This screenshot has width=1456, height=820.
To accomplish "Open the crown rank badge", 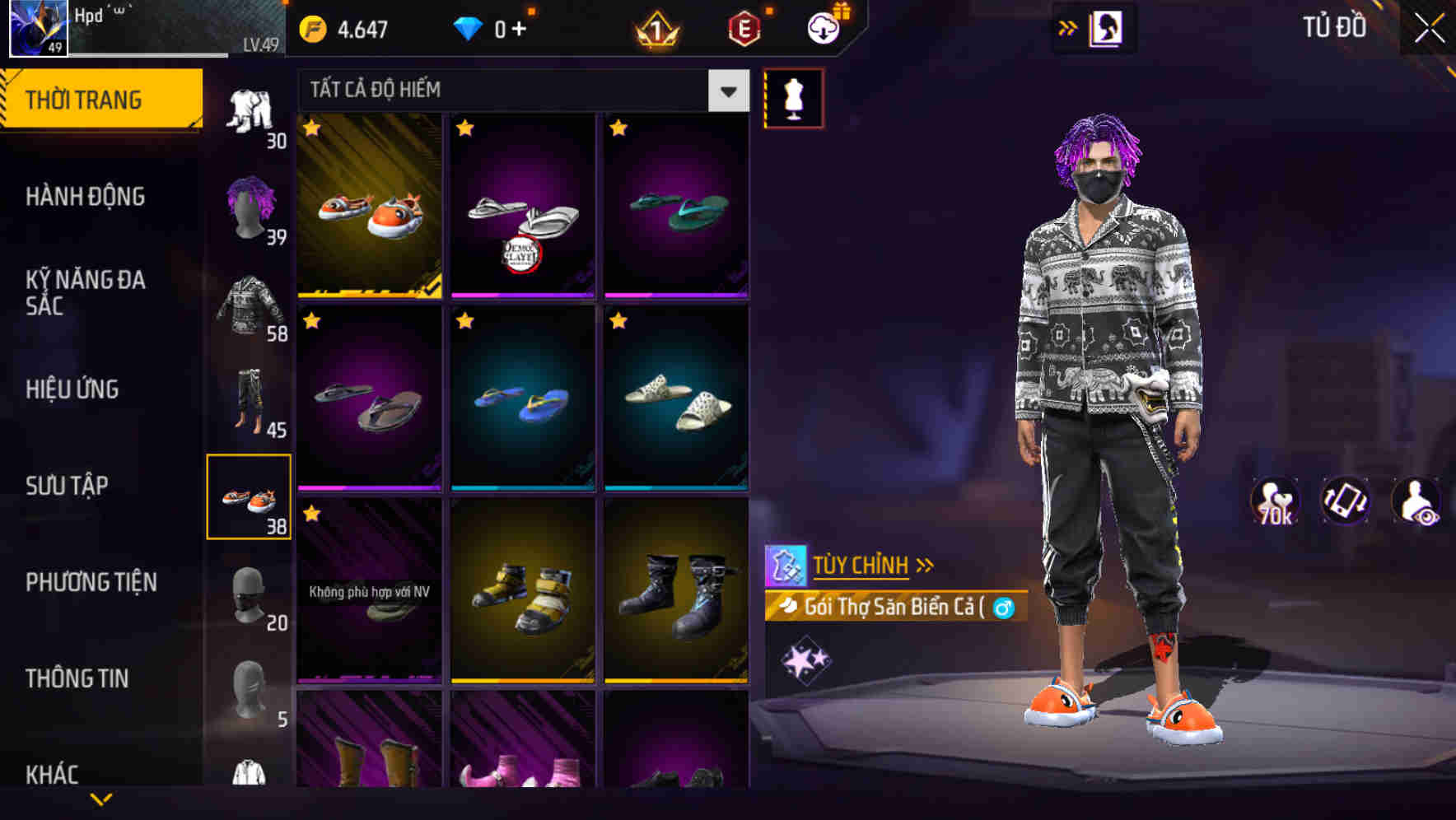I will coord(655,30).
